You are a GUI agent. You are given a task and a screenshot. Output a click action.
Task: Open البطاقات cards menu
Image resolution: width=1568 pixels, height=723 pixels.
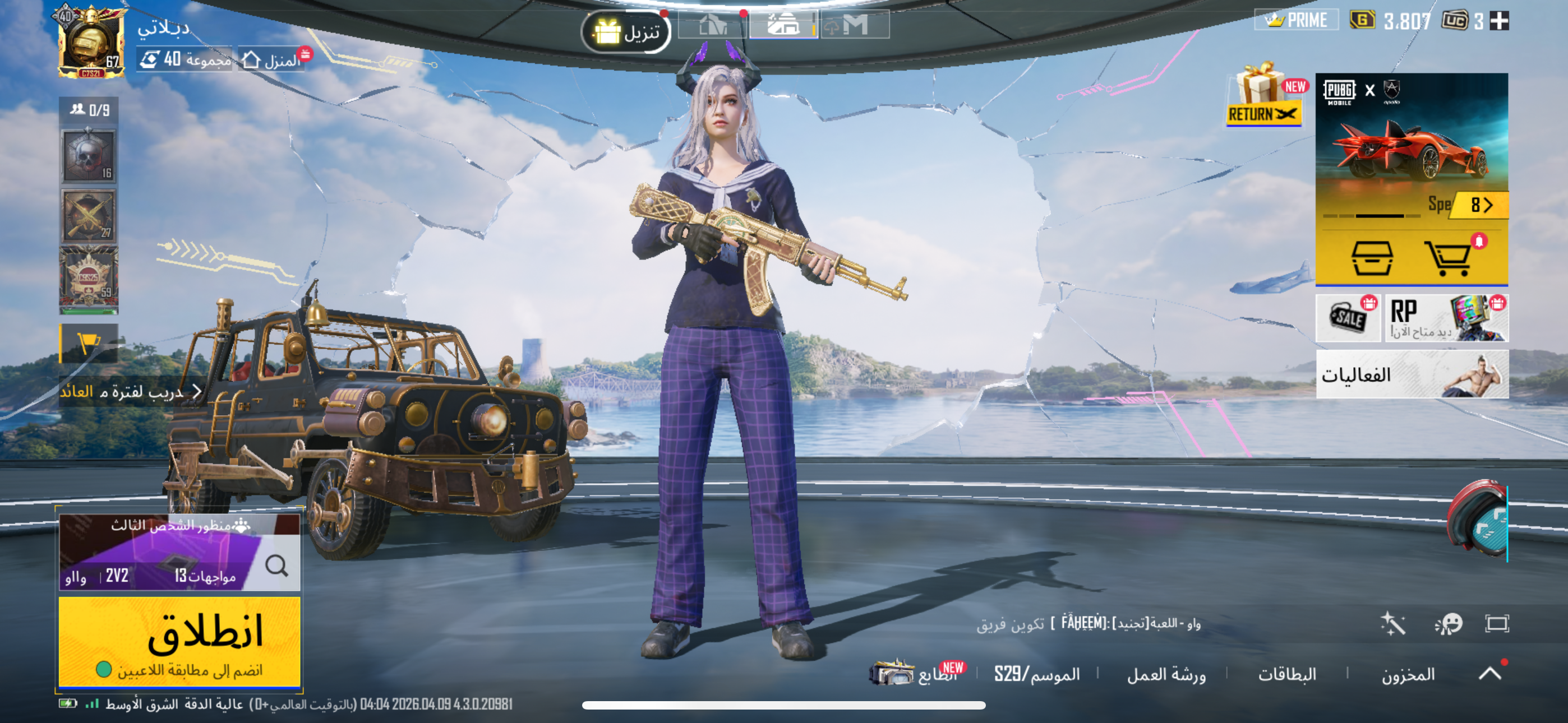[x=1287, y=674]
